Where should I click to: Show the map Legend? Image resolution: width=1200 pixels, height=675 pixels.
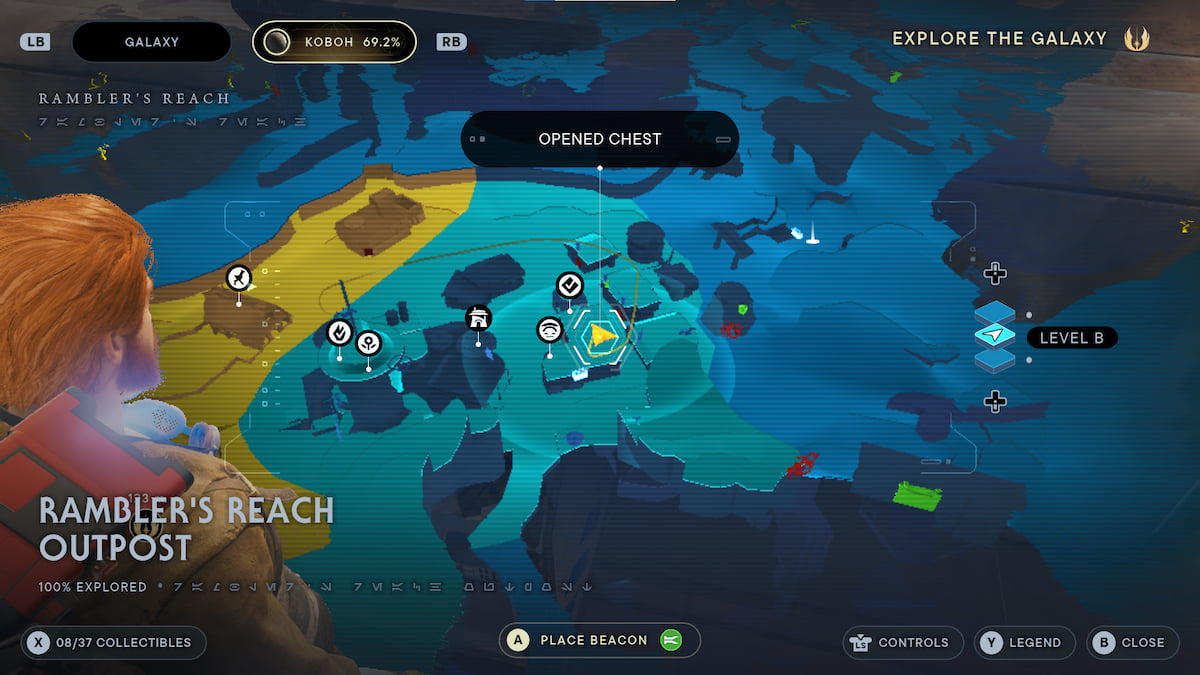[x=1025, y=642]
